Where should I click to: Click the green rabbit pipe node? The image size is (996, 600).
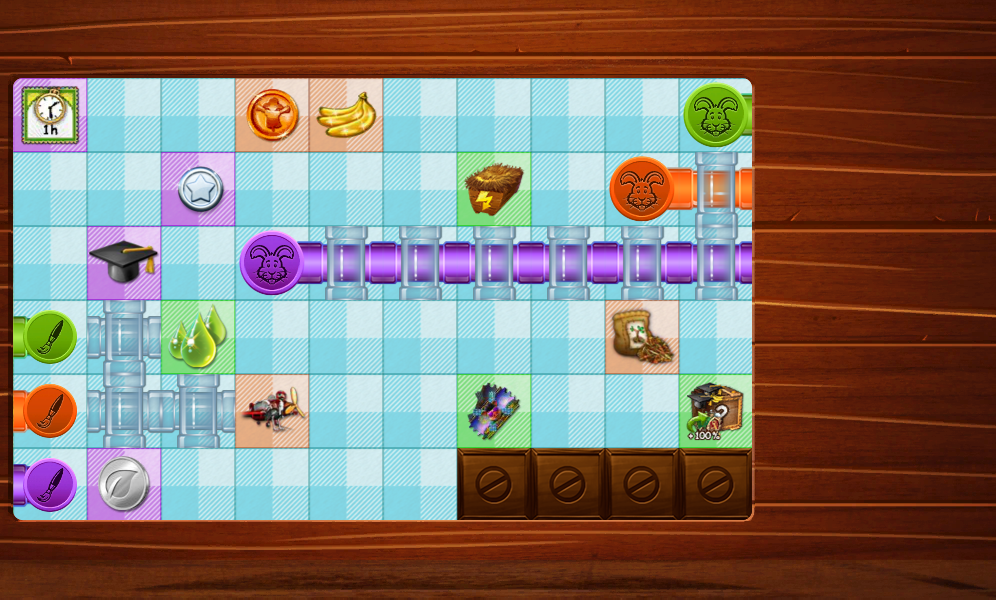click(715, 115)
